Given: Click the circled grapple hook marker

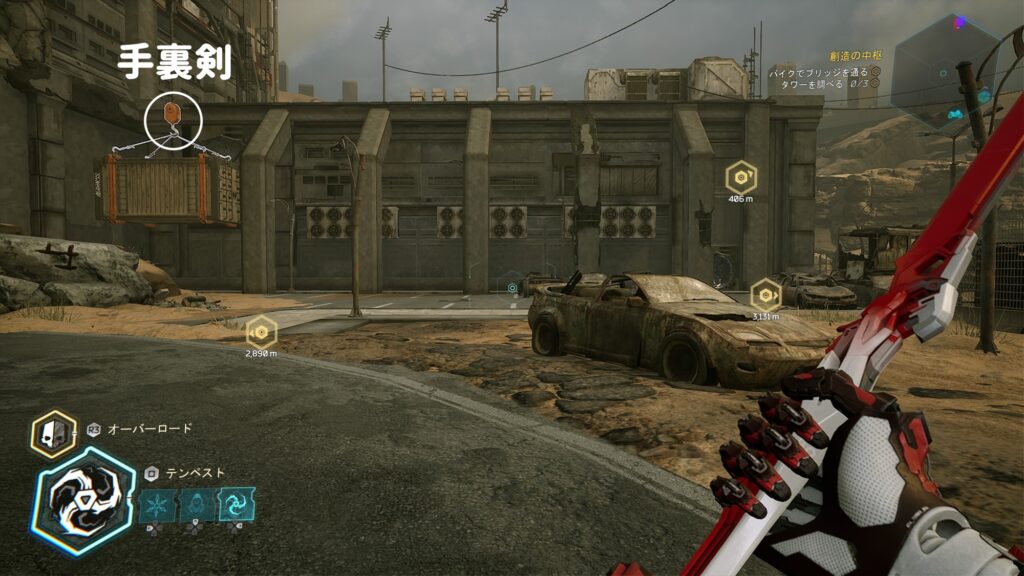Looking at the screenshot, I should (173, 119).
